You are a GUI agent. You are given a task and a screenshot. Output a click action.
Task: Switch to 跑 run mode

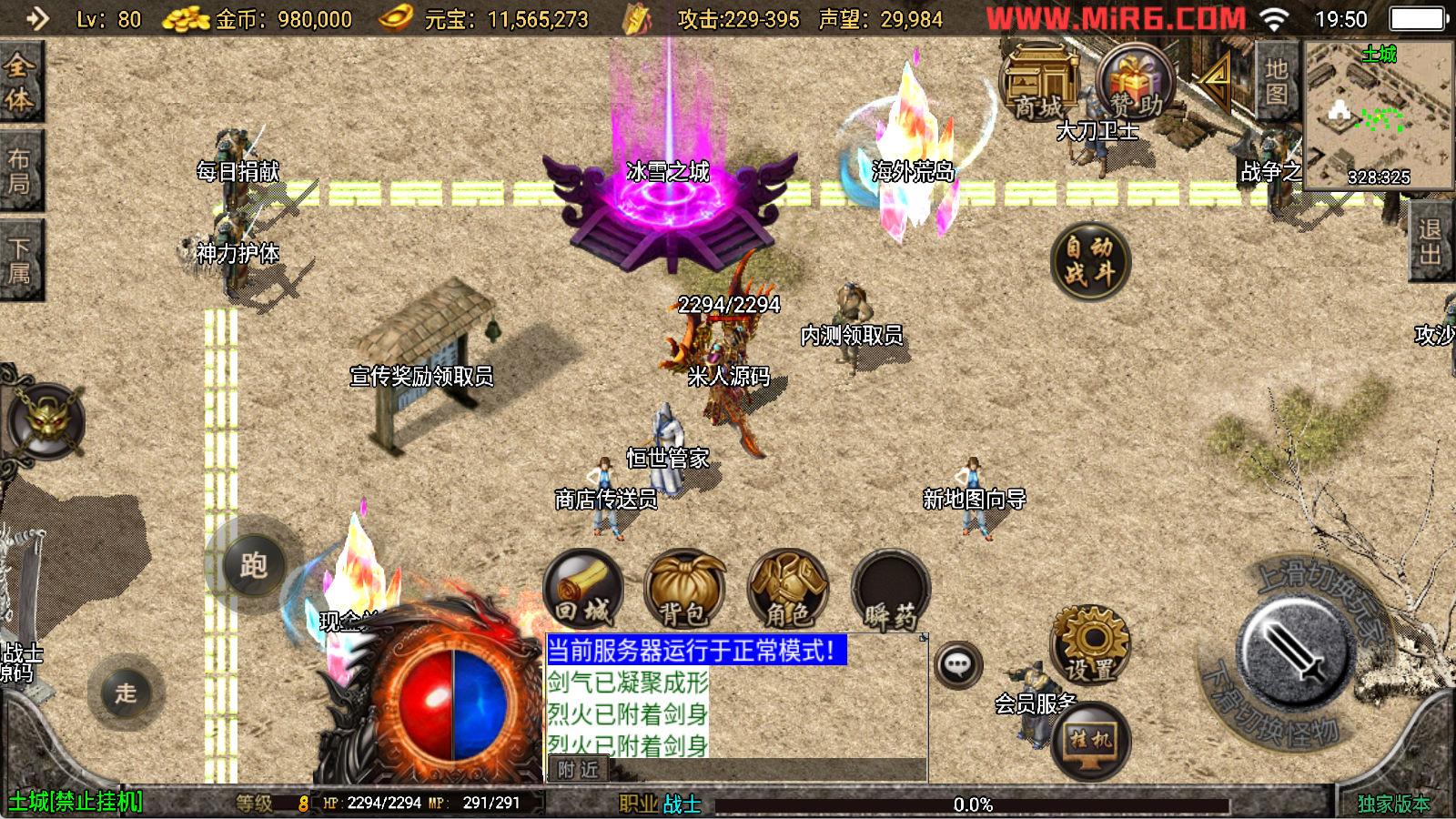pyautogui.click(x=253, y=565)
